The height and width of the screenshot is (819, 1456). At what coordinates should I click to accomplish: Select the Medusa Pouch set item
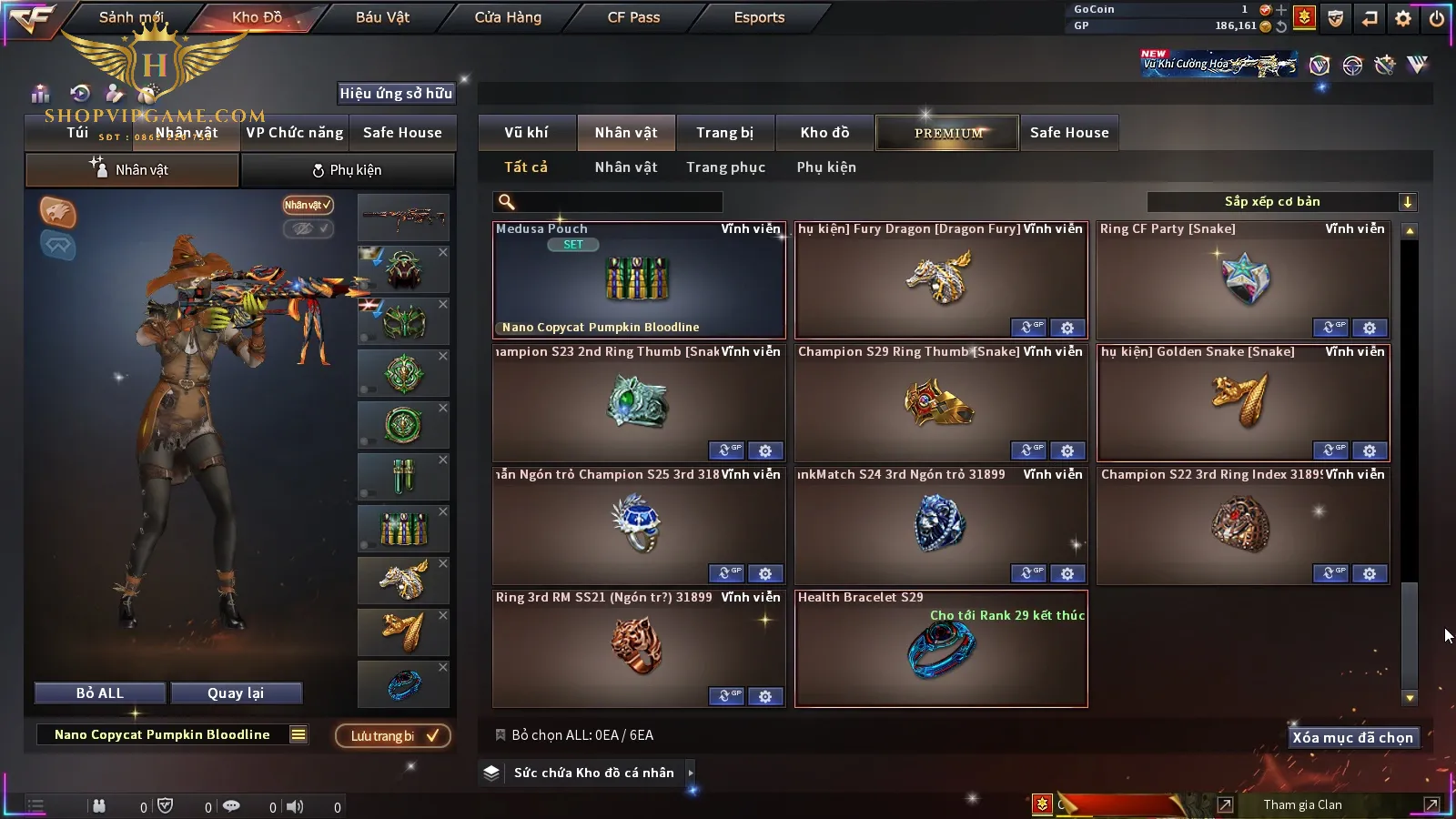pos(638,280)
